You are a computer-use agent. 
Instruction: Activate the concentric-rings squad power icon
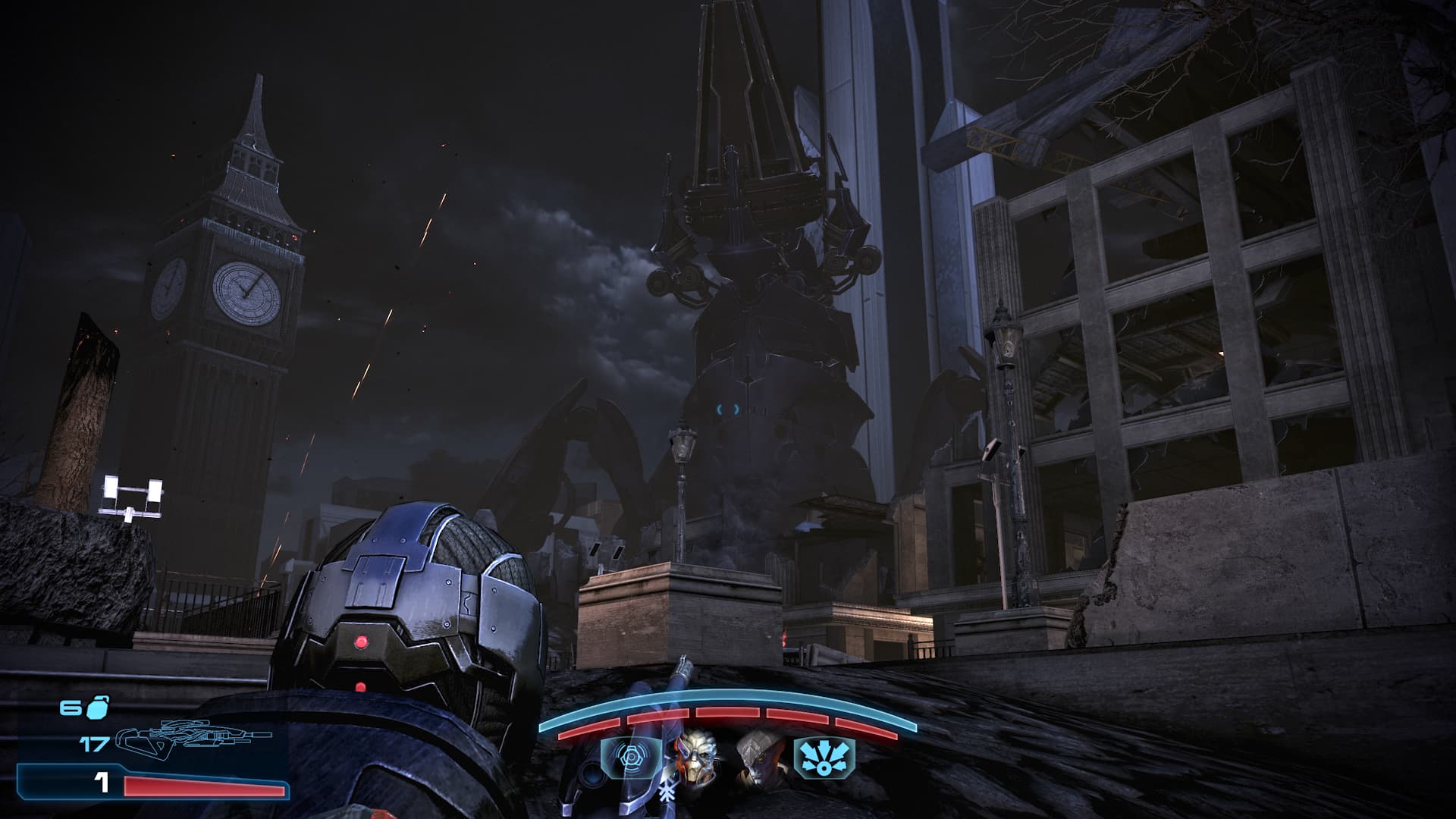[x=629, y=758]
